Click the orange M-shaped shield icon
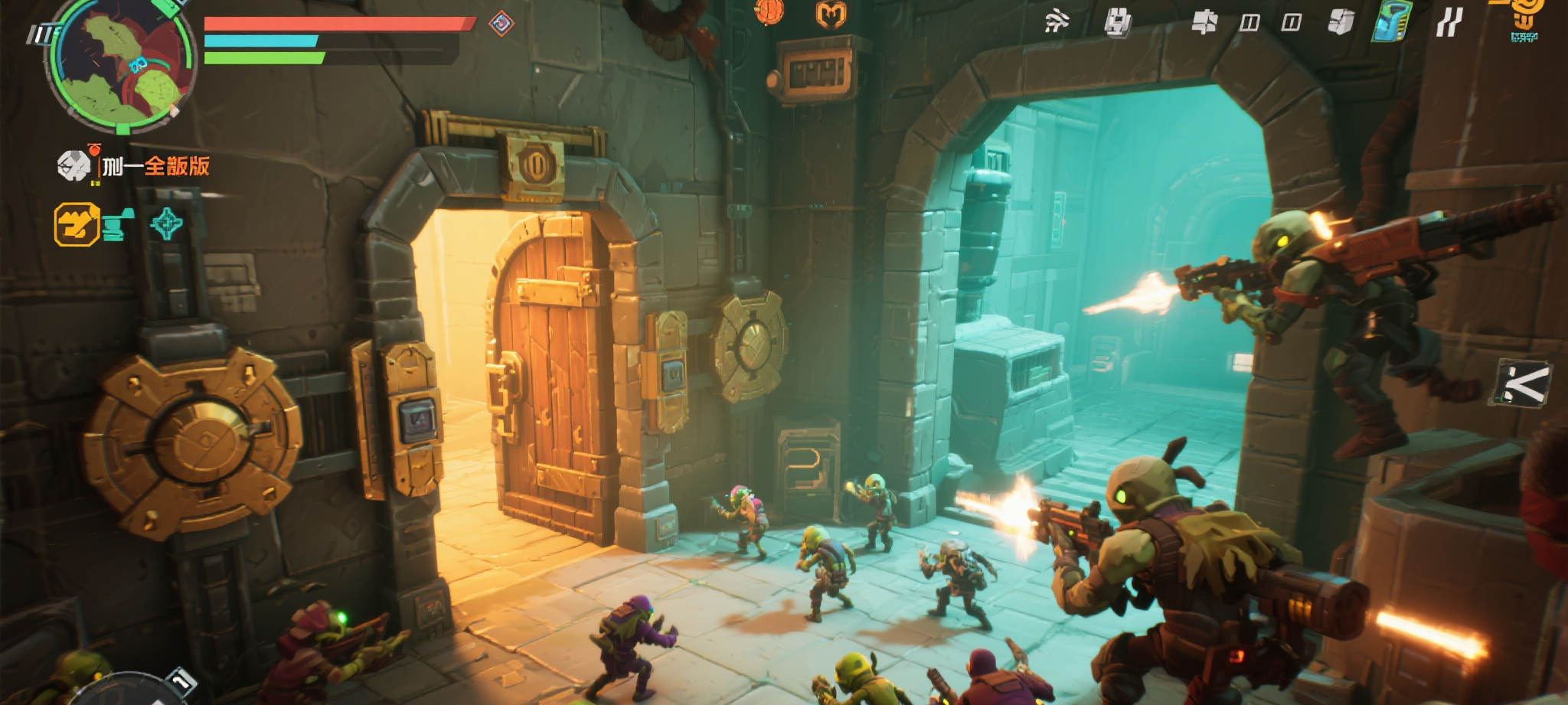The width and height of the screenshot is (1568, 705). (x=830, y=14)
